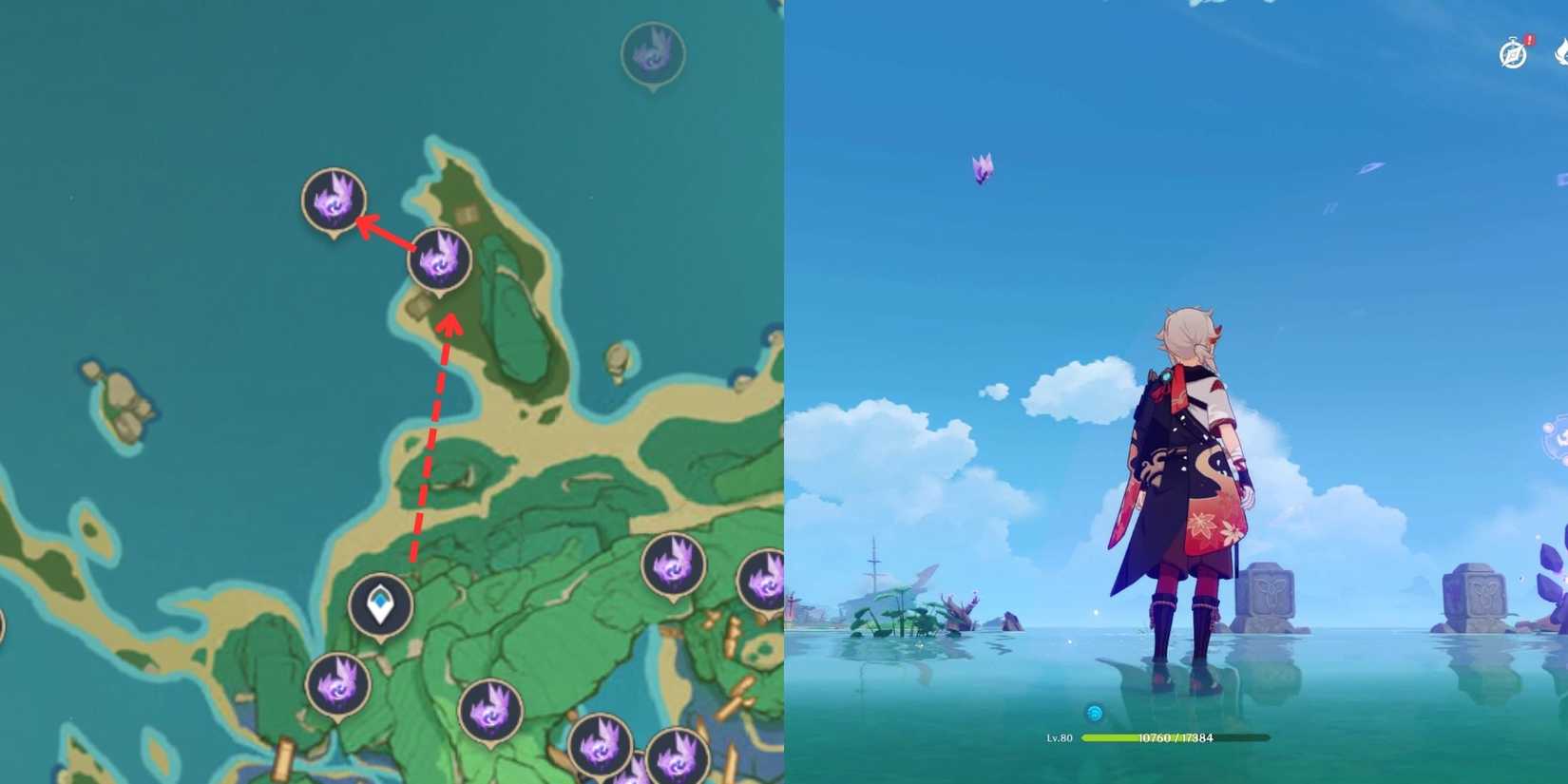This screenshot has height=784, width=1568.
Task: Click the Lv.80 level label
Action: (x=1058, y=736)
